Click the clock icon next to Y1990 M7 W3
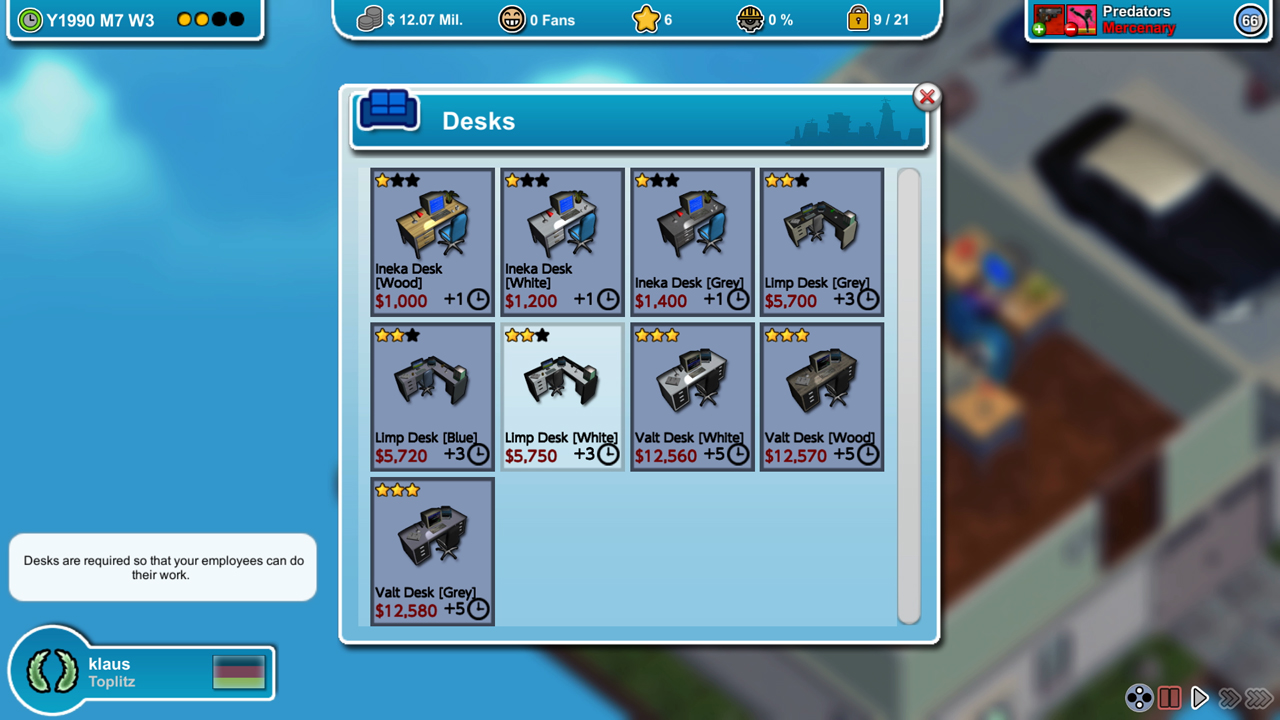Screen dimensions: 1280x720 point(31,19)
